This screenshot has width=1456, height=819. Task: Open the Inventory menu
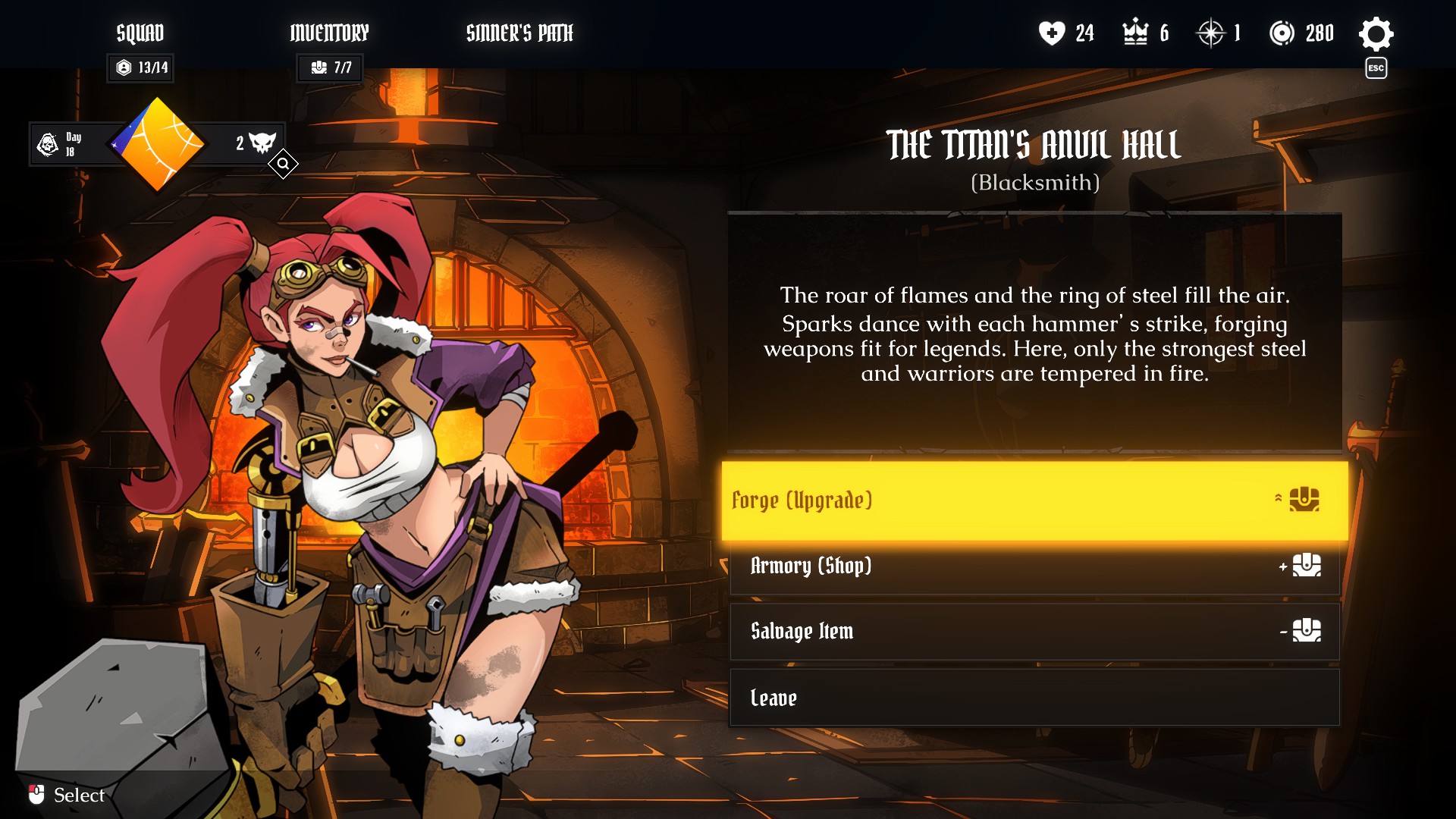click(329, 33)
